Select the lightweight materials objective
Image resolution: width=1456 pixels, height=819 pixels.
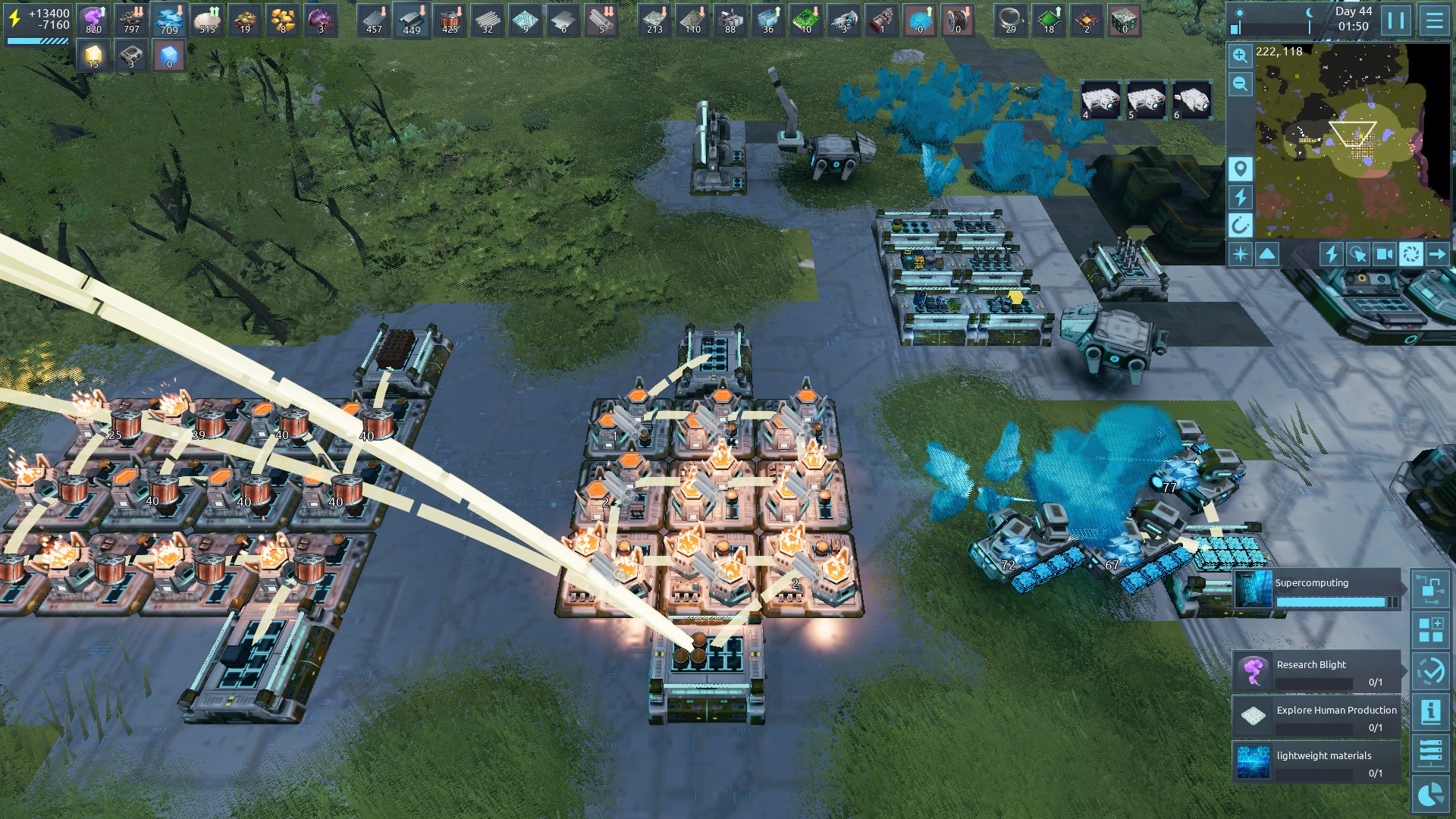tap(1317, 763)
